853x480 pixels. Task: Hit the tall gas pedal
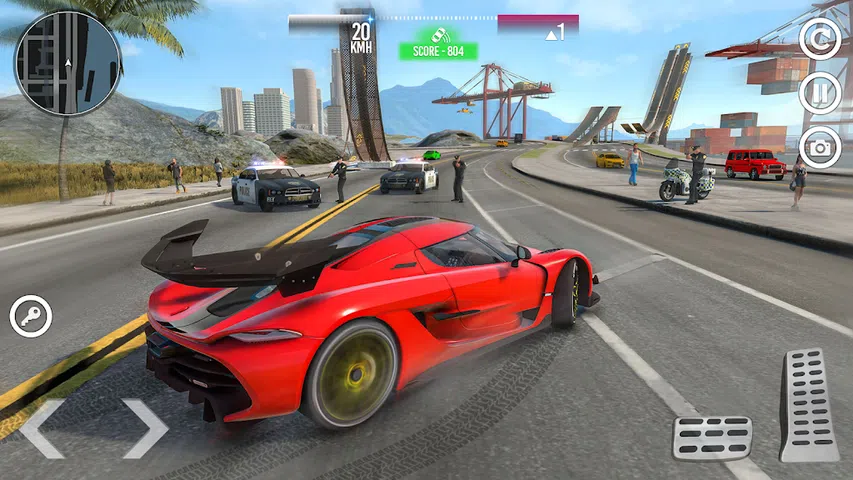click(808, 404)
